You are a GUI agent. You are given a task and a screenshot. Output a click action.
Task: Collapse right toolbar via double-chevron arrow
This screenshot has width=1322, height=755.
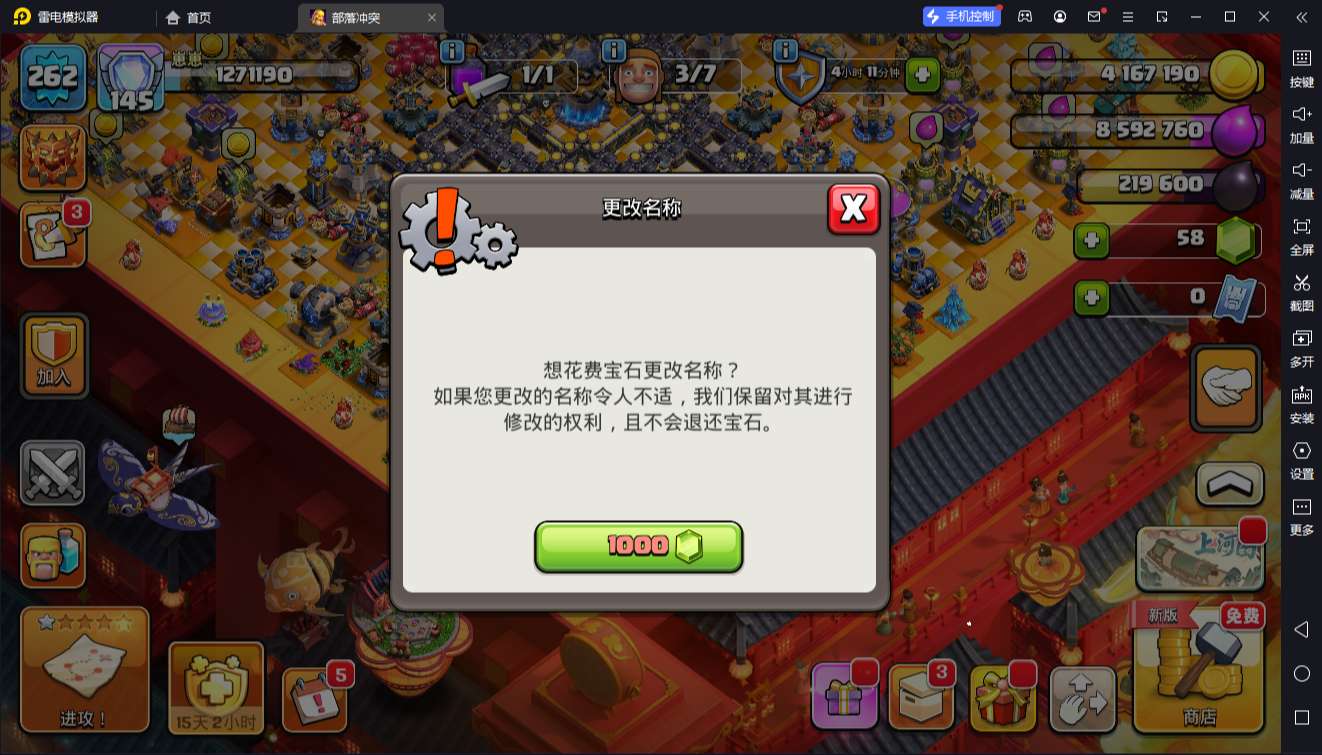(1302, 17)
